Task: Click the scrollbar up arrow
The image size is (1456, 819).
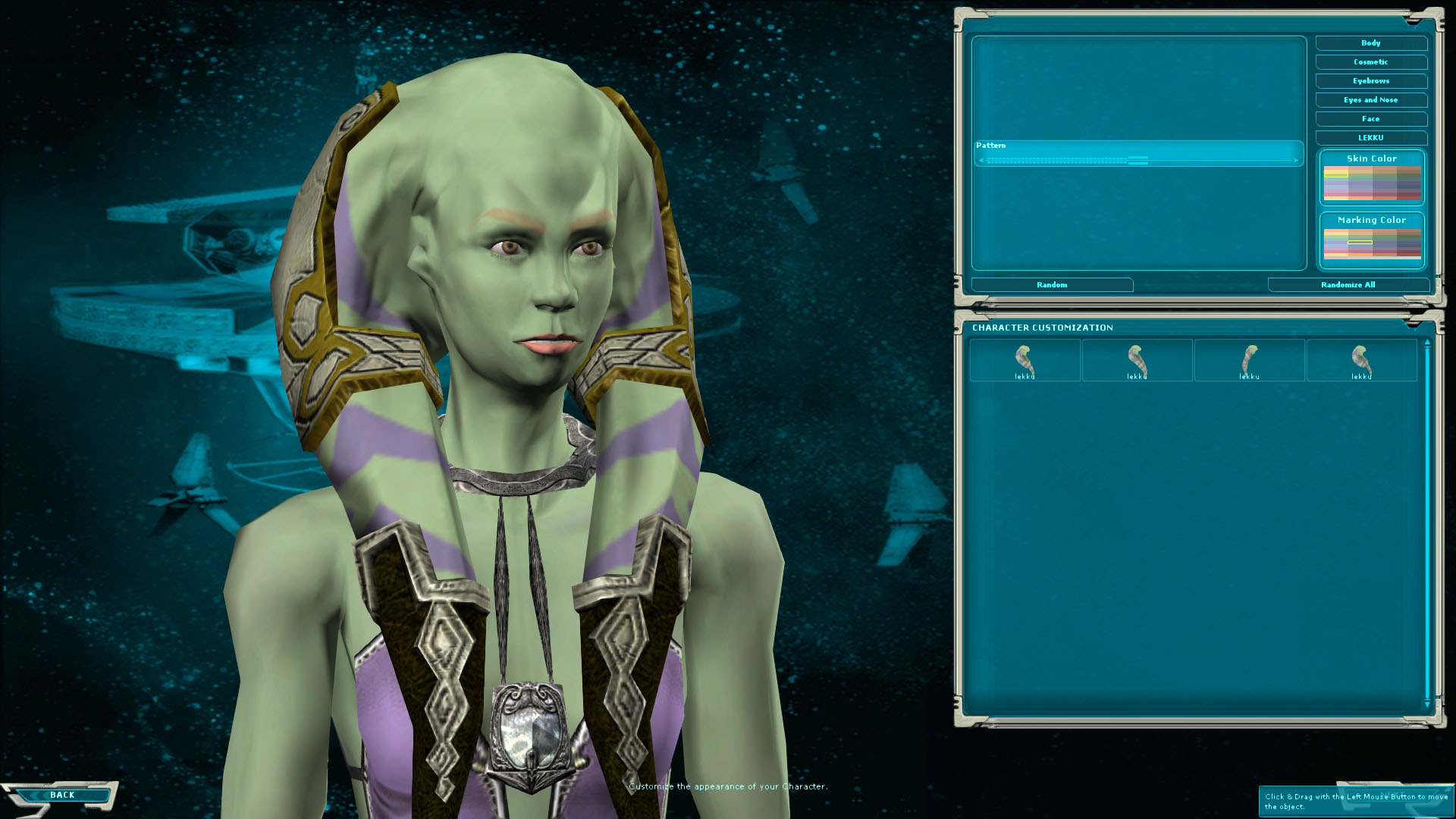Action: click(1427, 343)
